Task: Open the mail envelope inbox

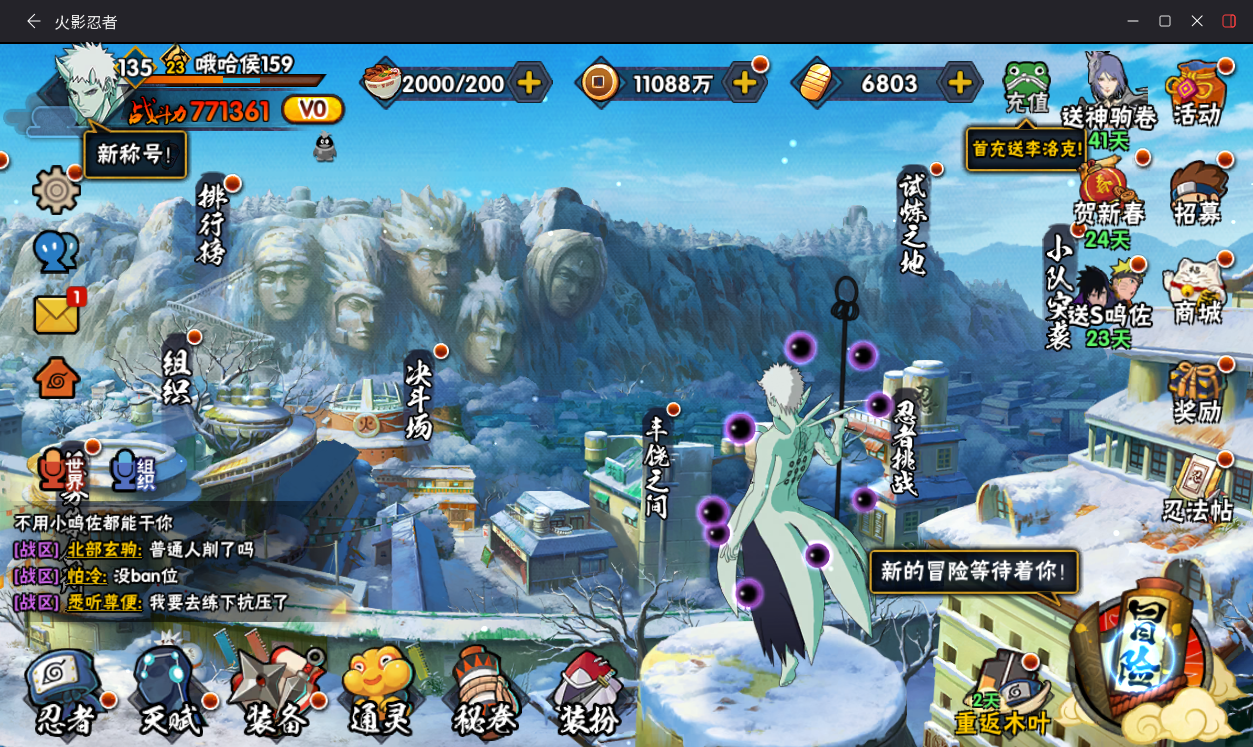Action: pos(57,314)
